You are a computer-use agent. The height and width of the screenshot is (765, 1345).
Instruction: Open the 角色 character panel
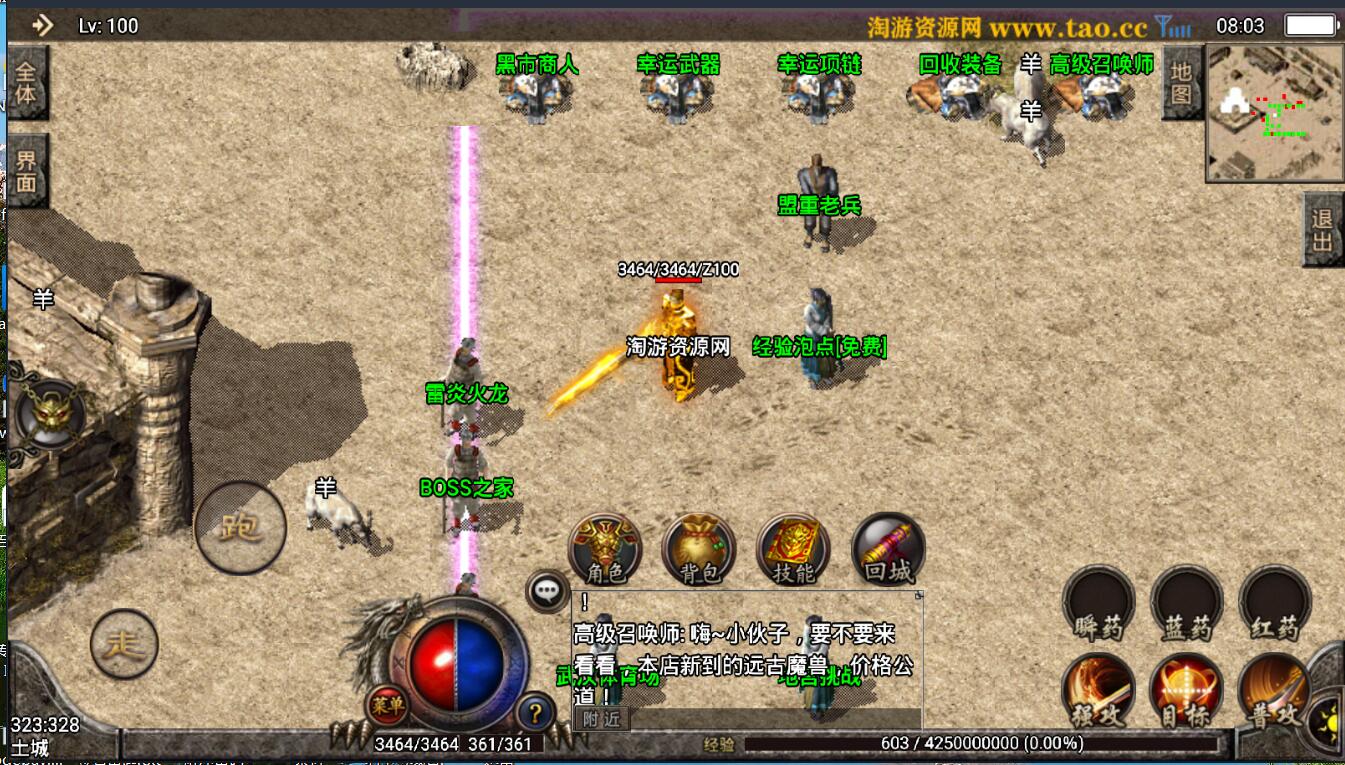pos(604,550)
